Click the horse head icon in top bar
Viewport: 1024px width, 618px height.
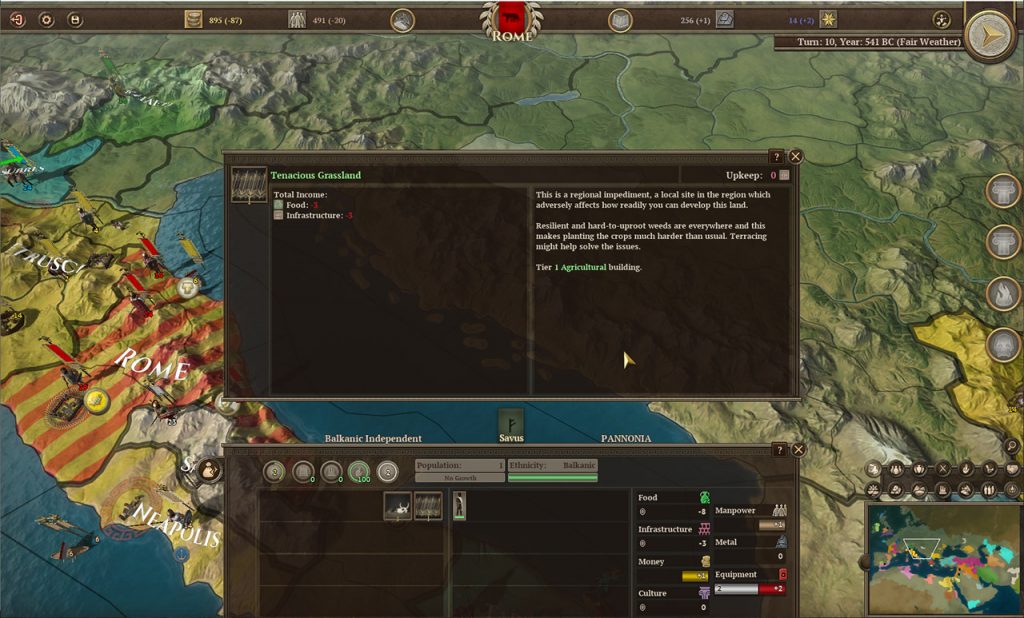pos(402,19)
